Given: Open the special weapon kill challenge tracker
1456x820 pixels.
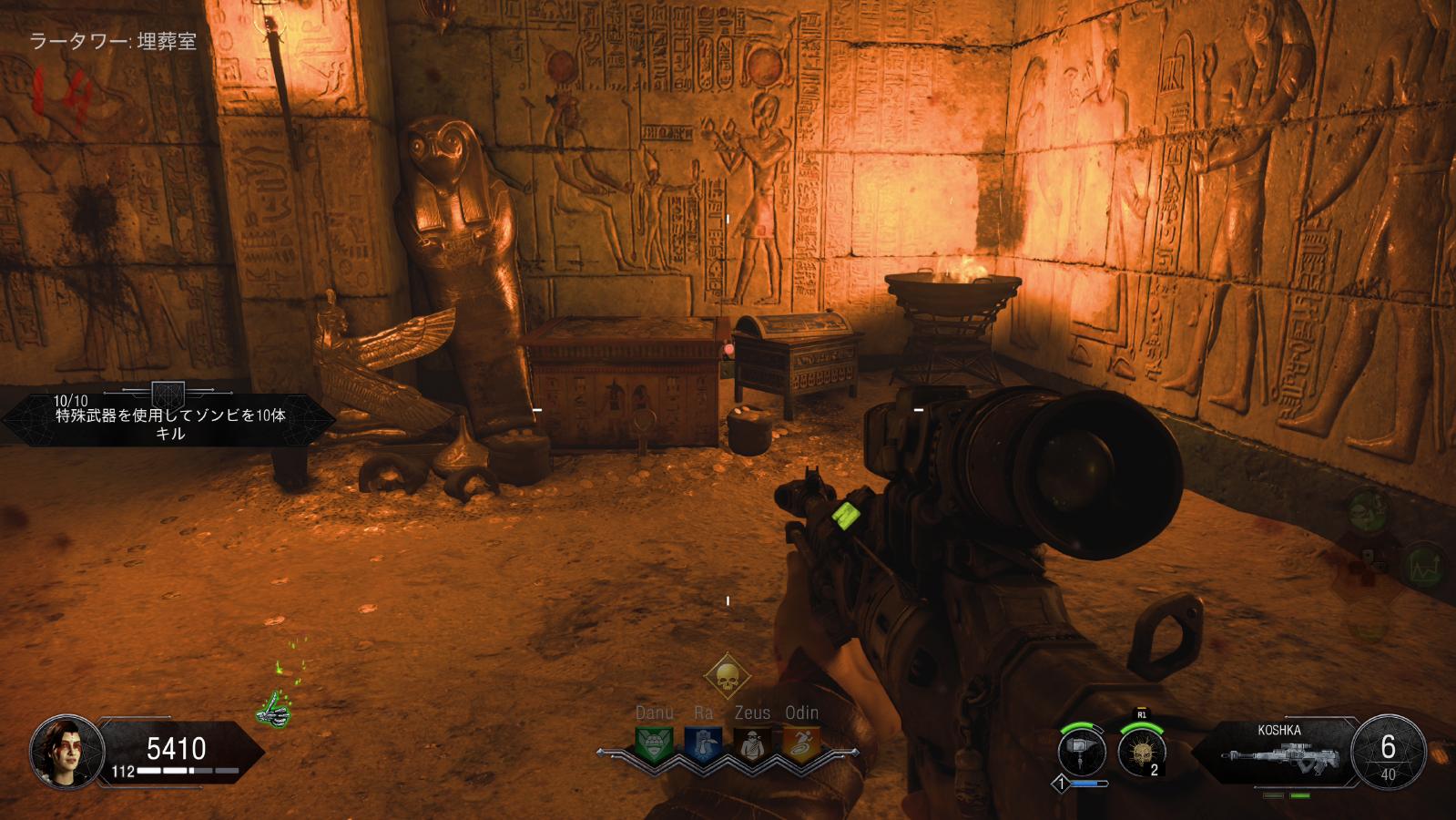Looking at the screenshot, I should [x=169, y=419].
